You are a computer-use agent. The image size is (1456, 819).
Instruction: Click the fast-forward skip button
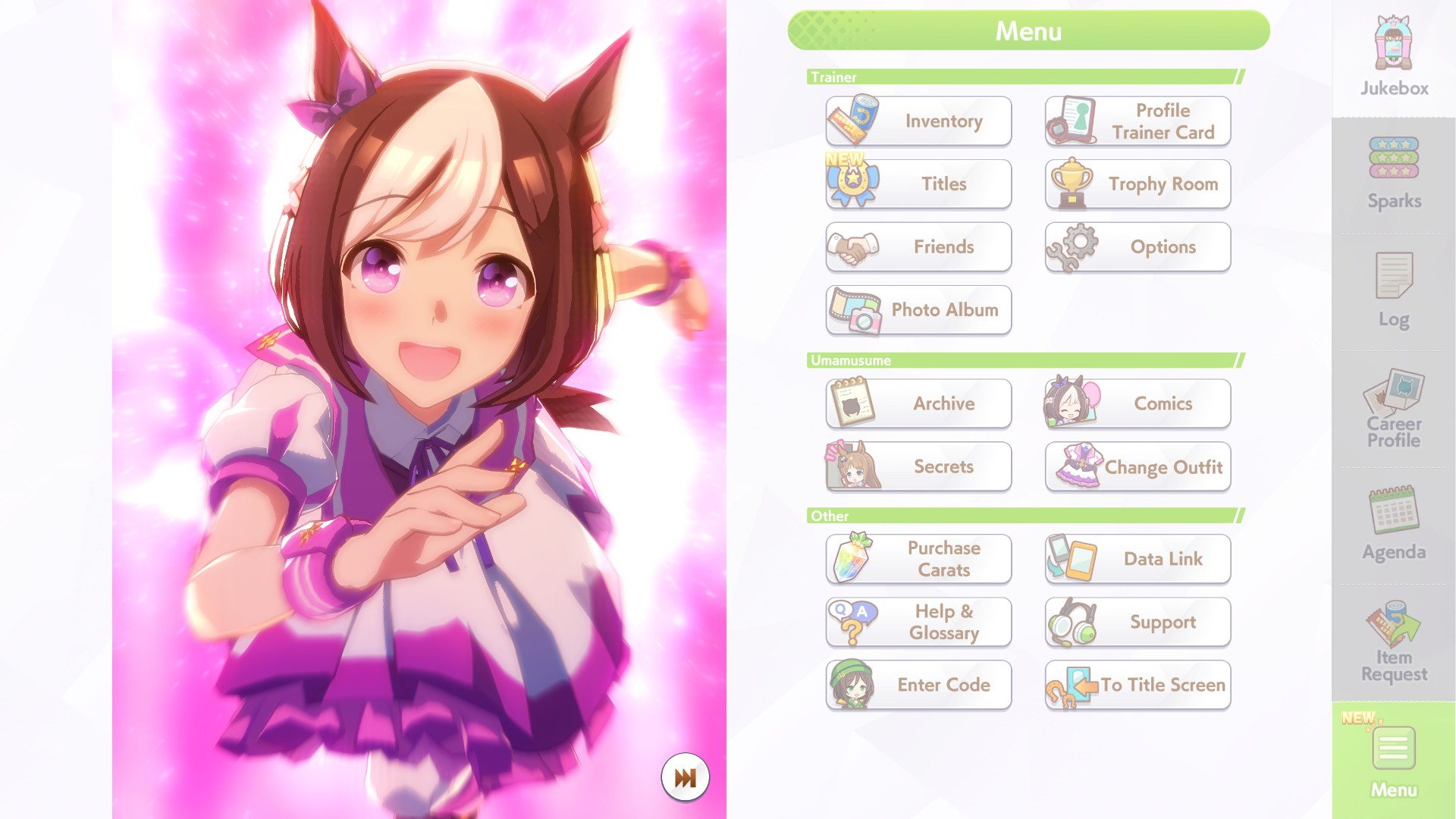pyautogui.click(x=685, y=777)
